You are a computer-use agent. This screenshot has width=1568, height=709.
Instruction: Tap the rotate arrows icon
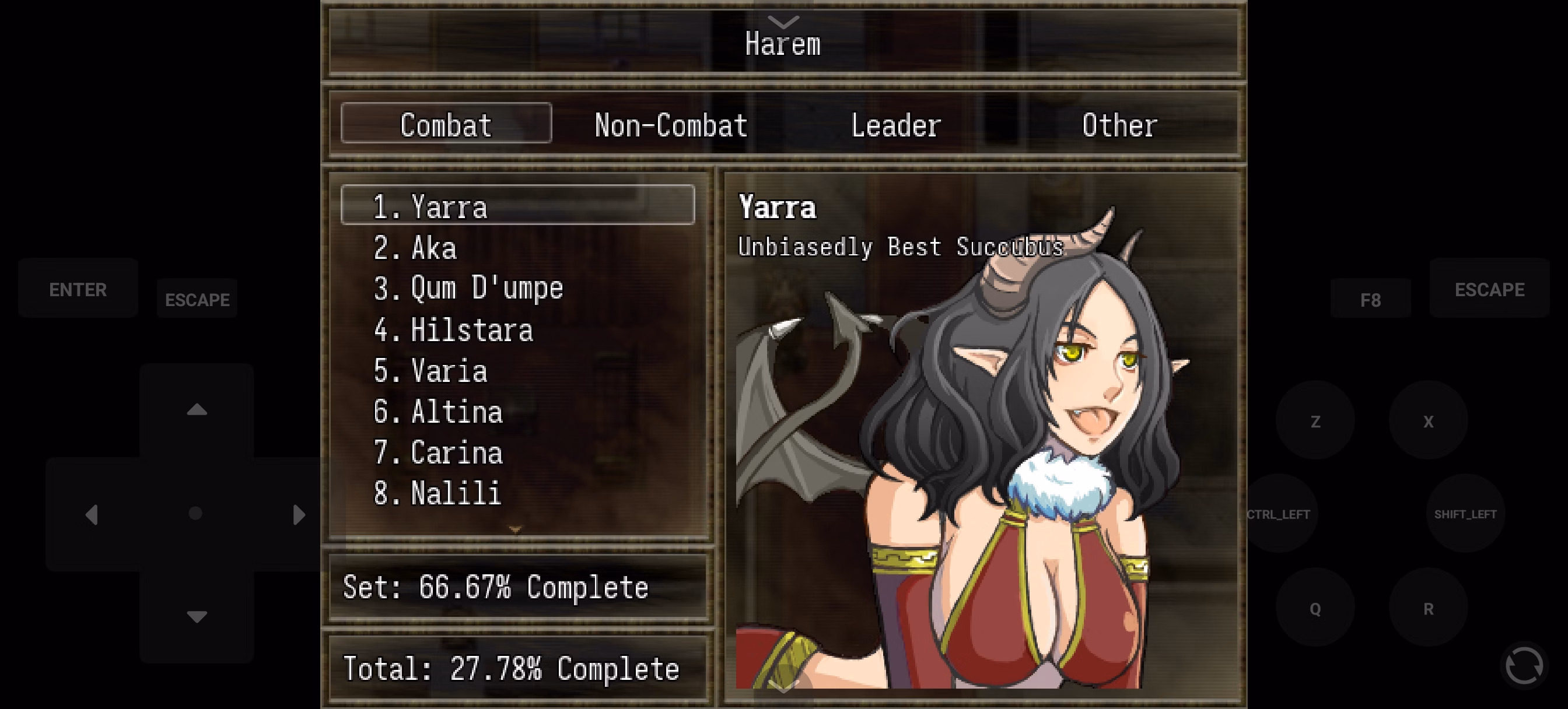pos(1524,665)
